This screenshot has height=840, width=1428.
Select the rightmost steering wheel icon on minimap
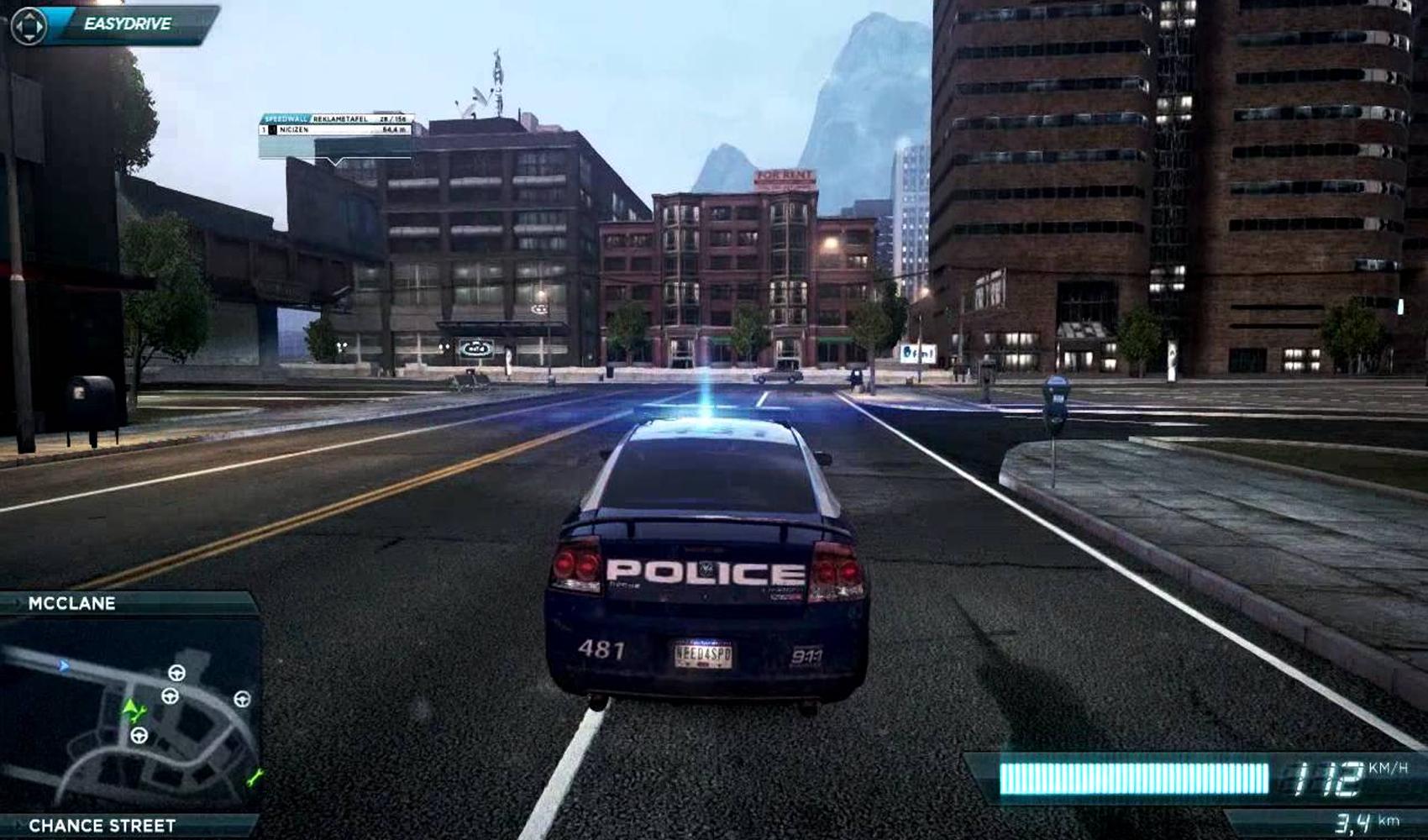click(x=243, y=697)
